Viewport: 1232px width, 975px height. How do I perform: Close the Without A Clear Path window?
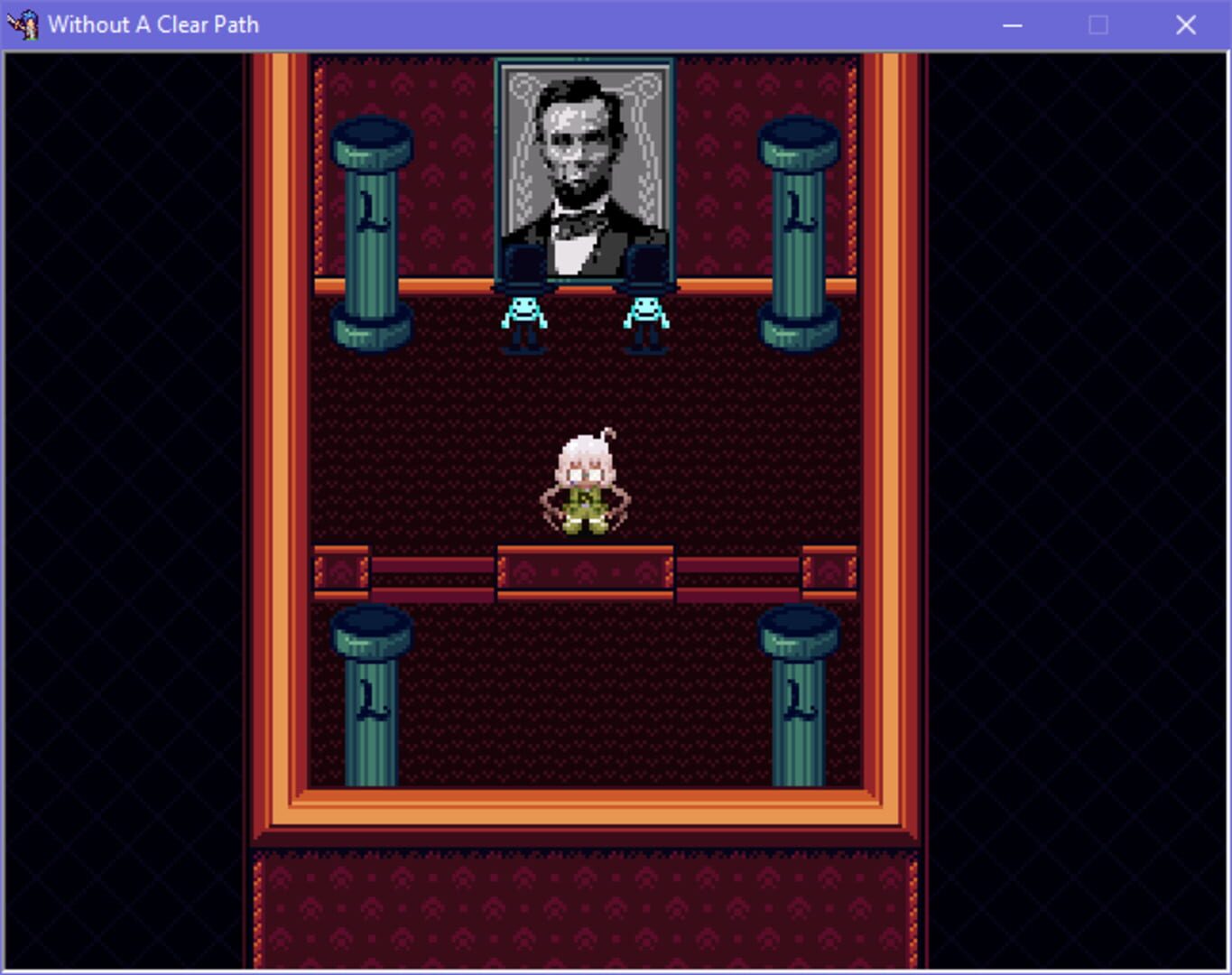pos(1186,25)
